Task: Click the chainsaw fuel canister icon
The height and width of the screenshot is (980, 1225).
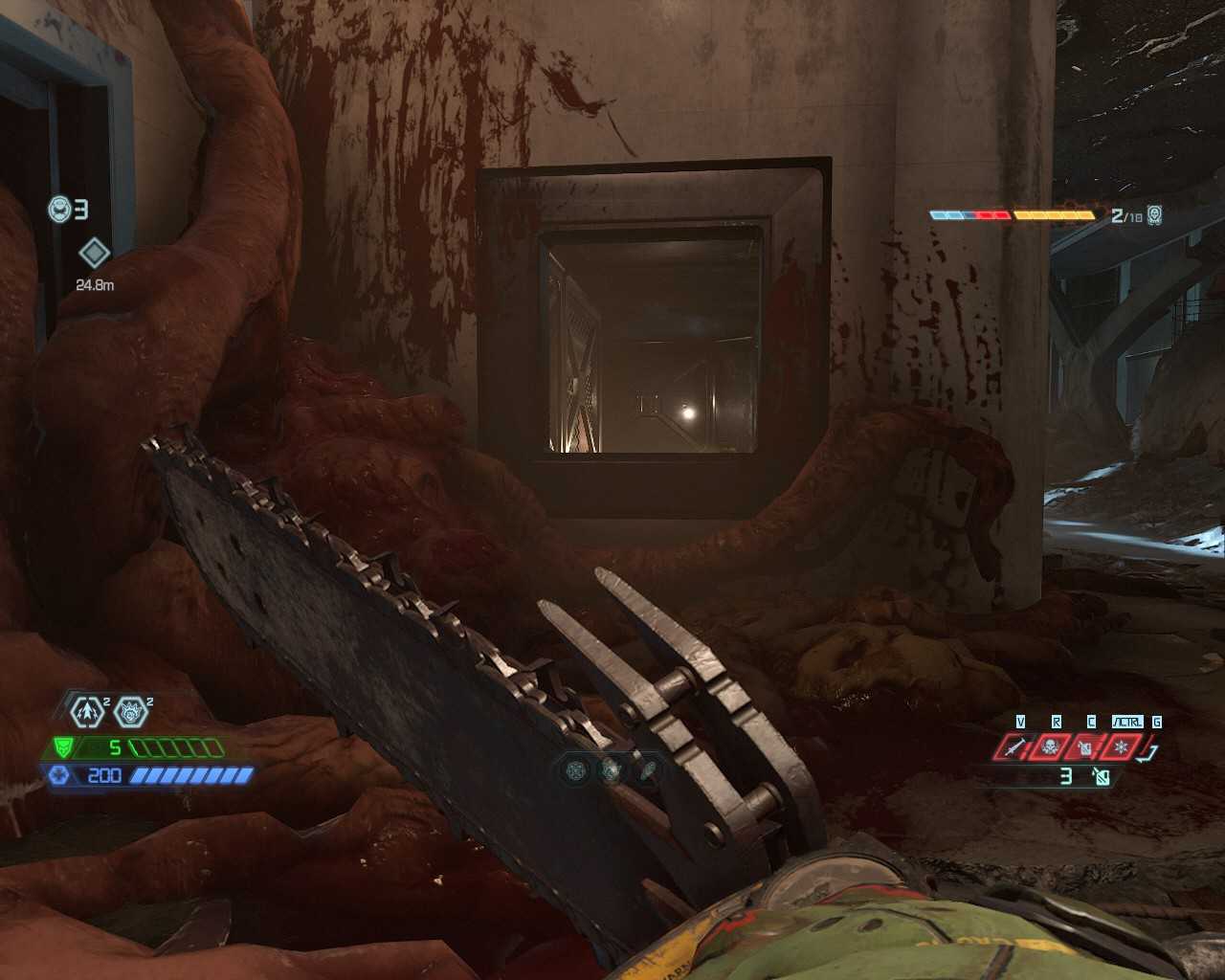Action: (1102, 777)
